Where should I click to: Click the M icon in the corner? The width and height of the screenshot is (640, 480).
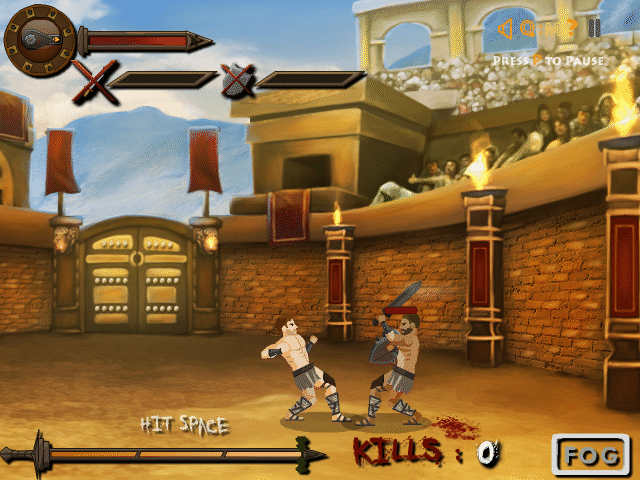(551, 30)
